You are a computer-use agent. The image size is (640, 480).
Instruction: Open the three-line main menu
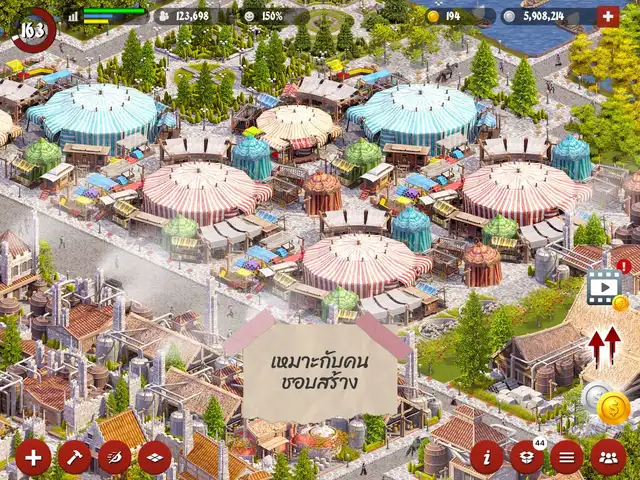point(567,457)
